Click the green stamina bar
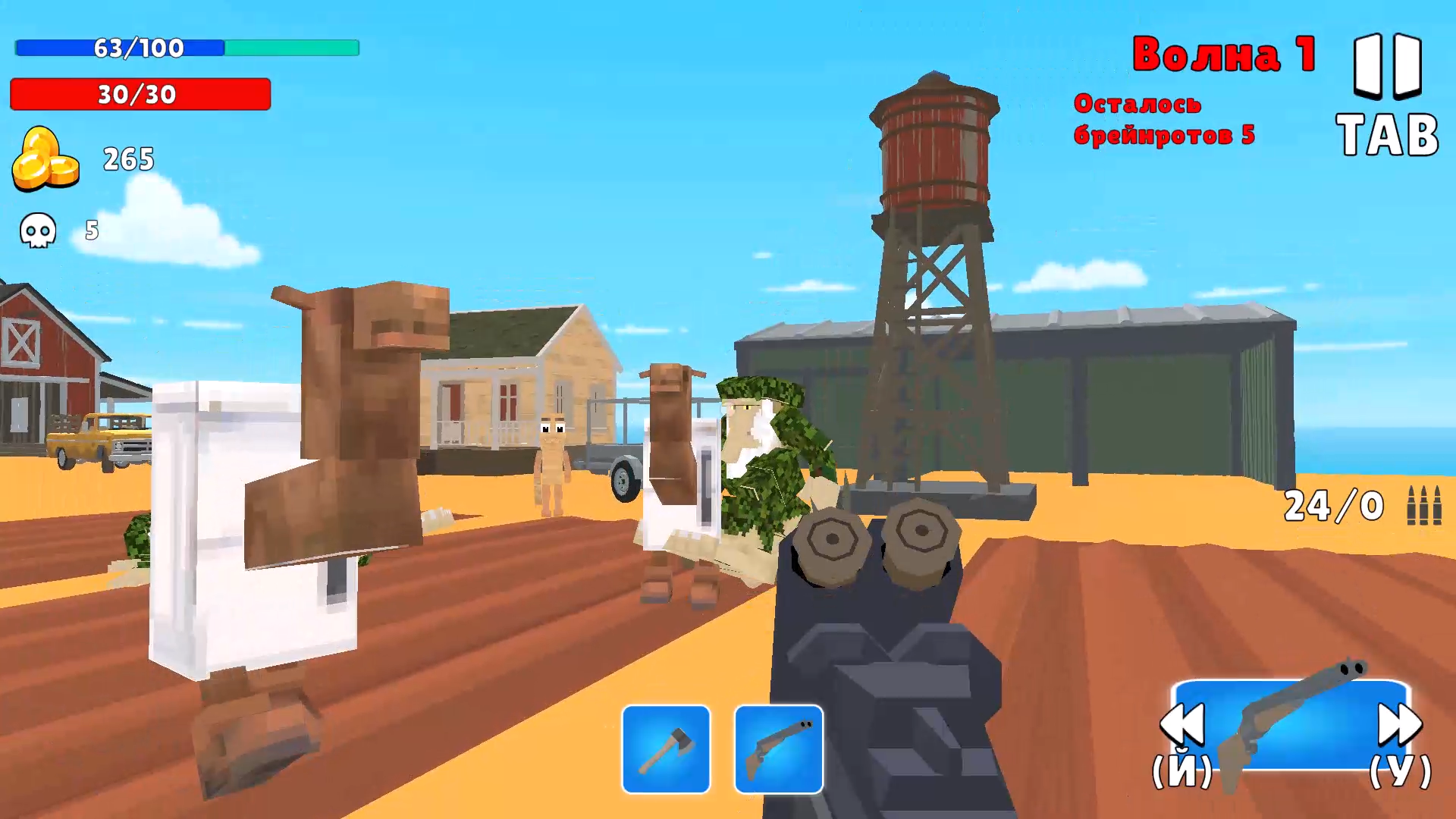This screenshot has width=1456, height=819. 292,49
